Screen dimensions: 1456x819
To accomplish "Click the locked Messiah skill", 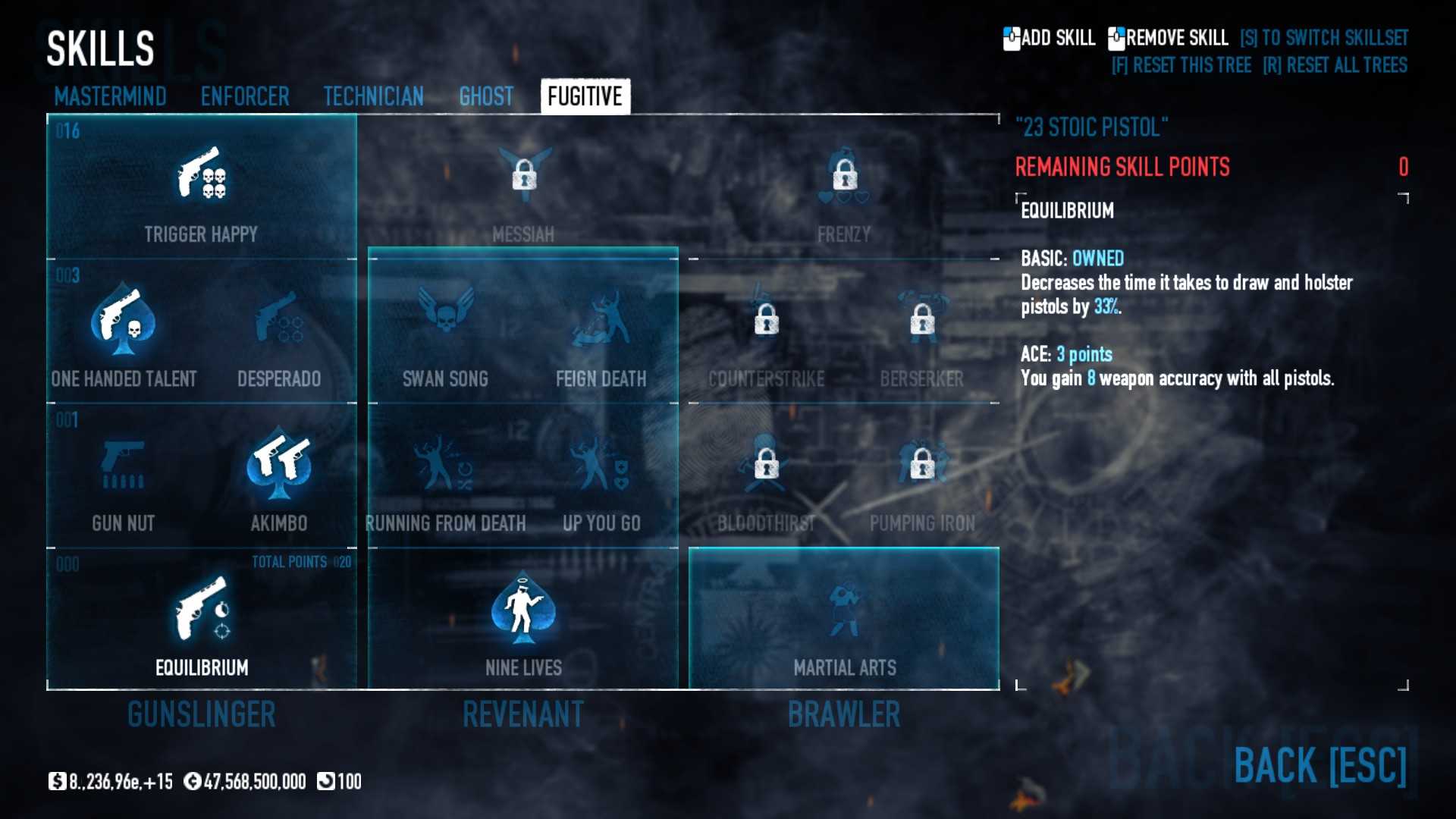I will coord(523,176).
